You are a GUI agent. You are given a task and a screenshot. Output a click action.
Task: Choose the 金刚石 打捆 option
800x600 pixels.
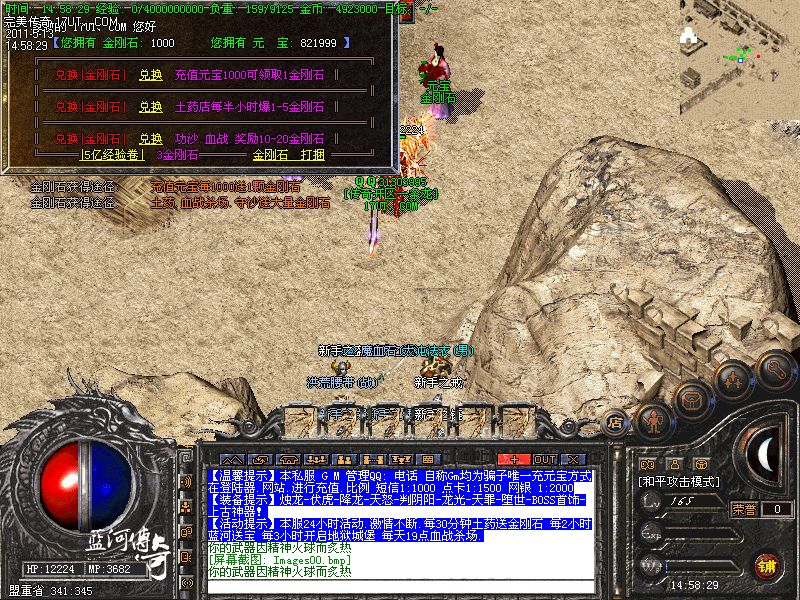pos(288,155)
